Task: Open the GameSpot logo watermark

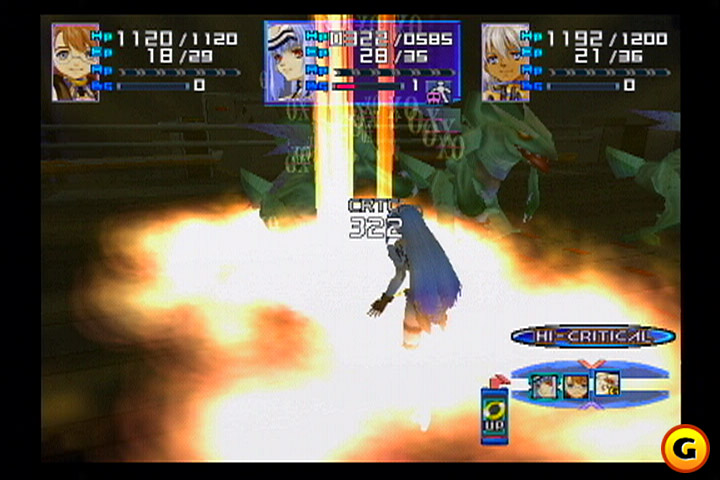Action: coord(685,447)
